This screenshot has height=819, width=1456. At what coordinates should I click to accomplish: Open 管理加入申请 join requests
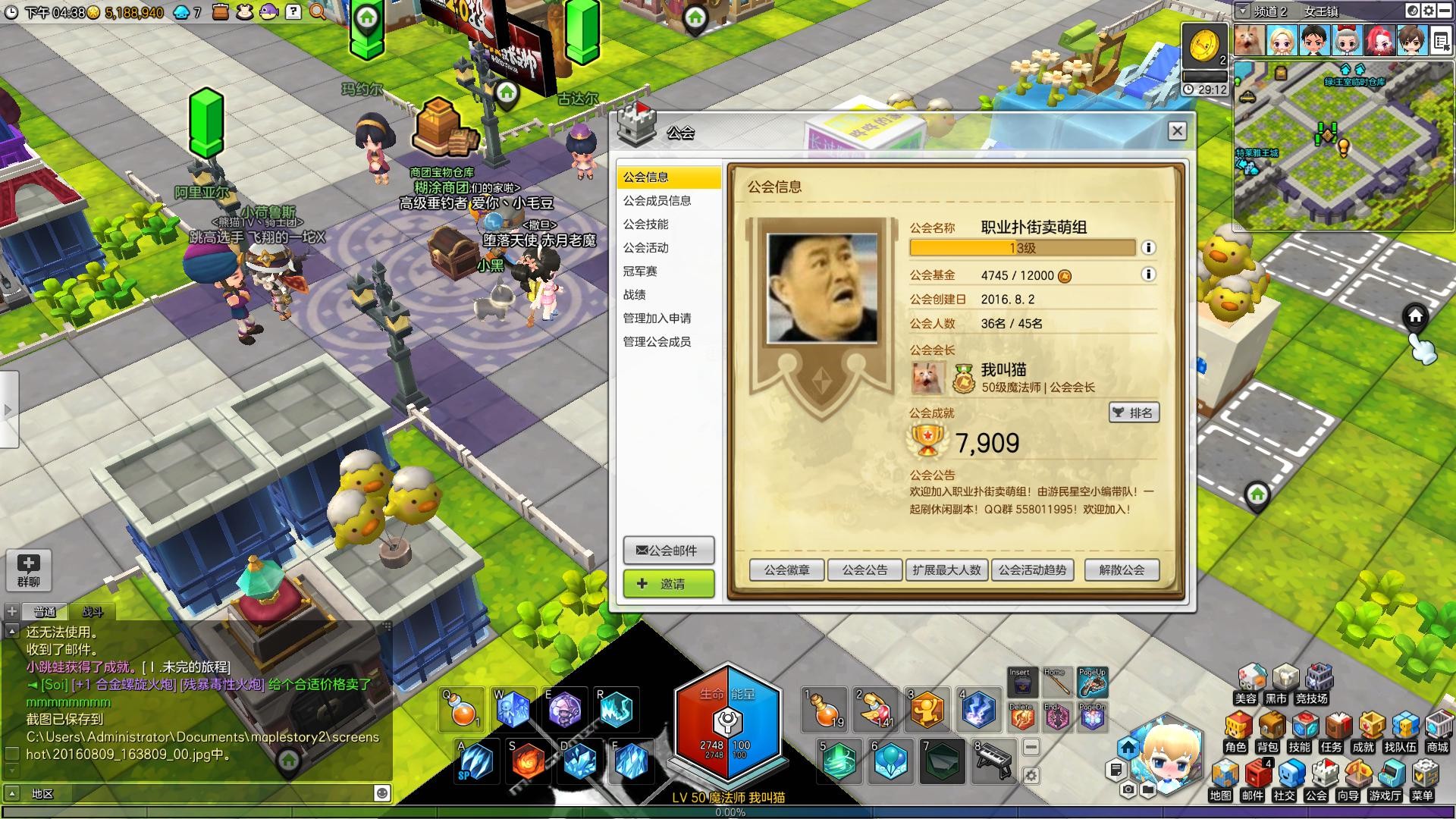click(x=657, y=318)
